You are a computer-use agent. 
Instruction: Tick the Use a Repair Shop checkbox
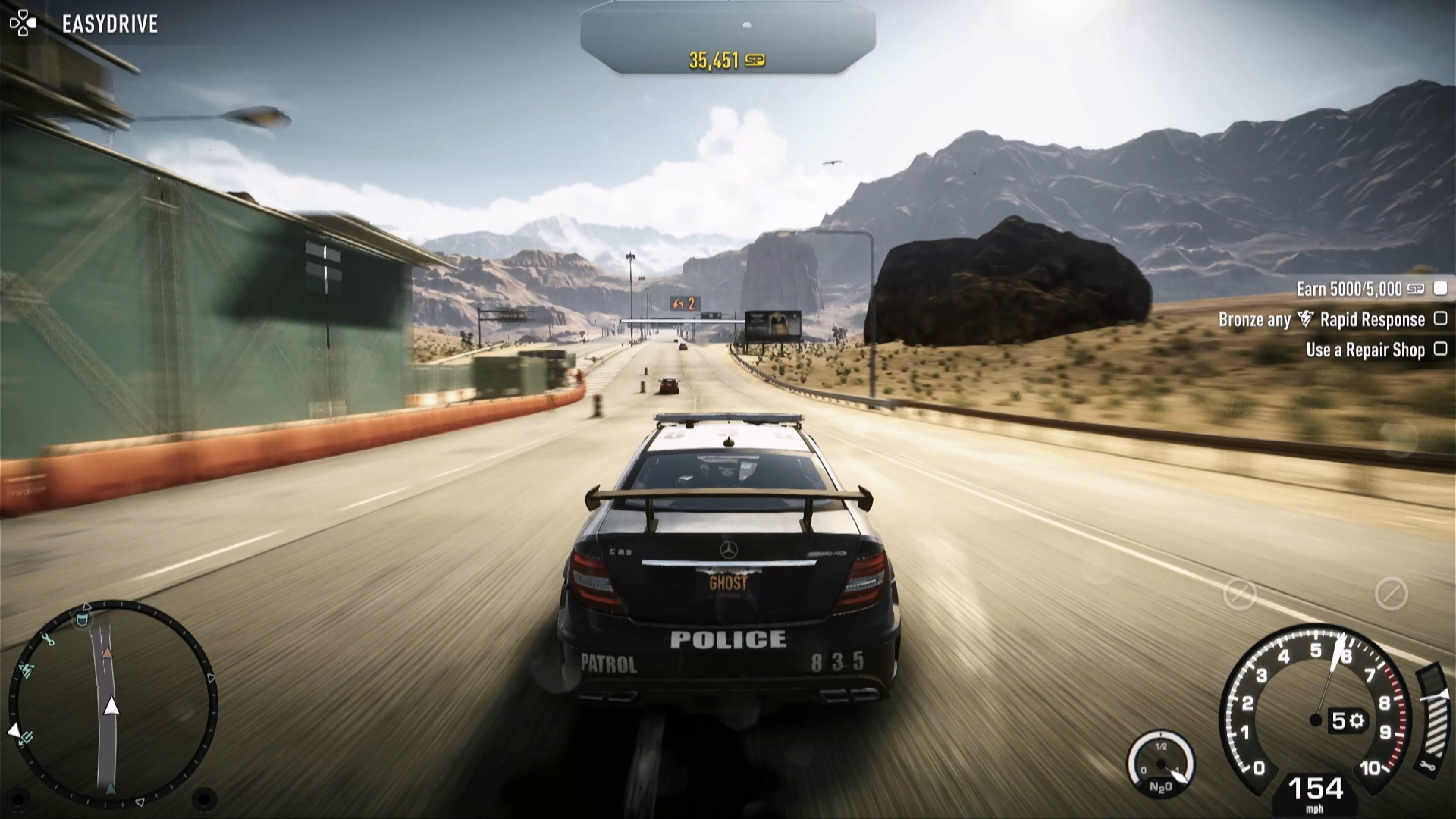(1441, 349)
